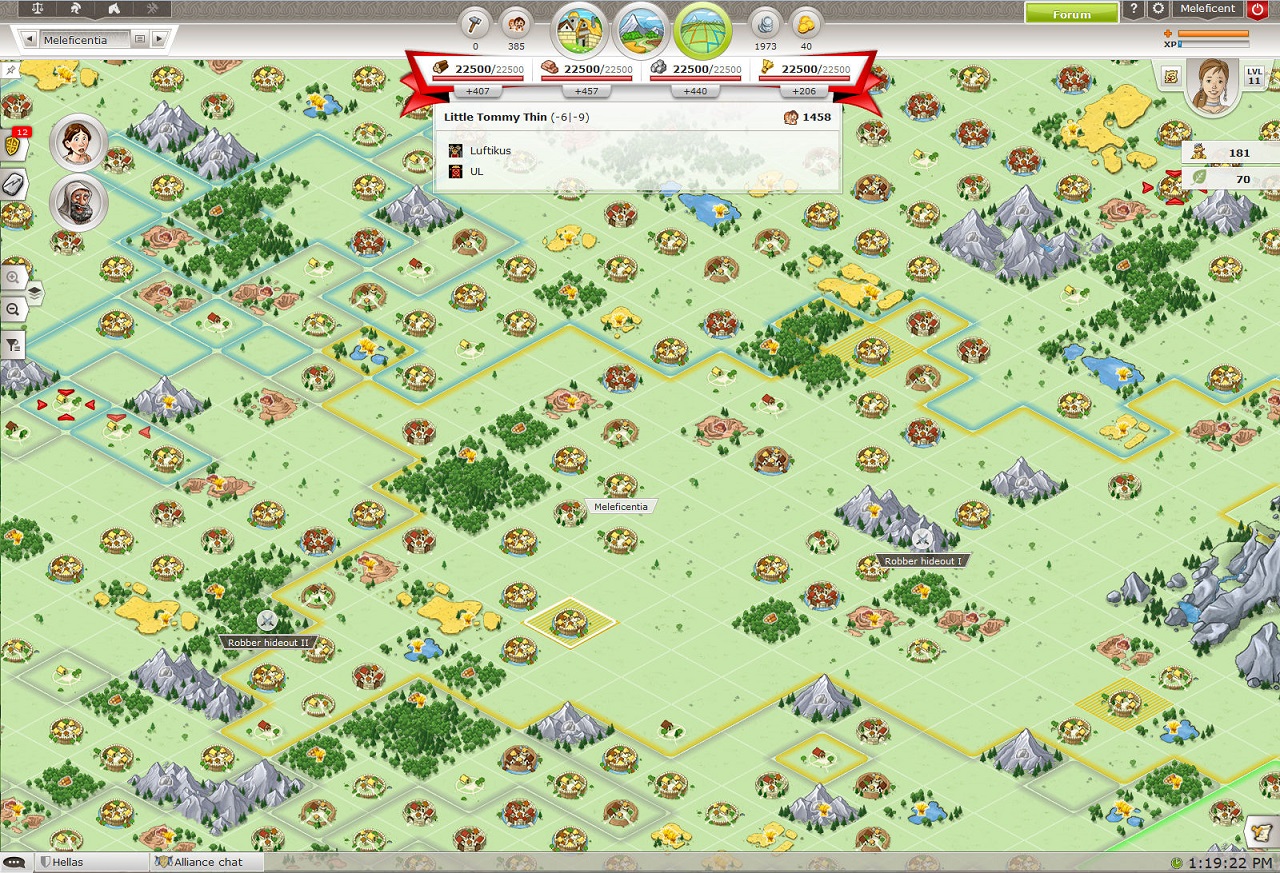Open the village list dropdown icon
The height and width of the screenshot is (873, 1280).
[x=140, y=40]
